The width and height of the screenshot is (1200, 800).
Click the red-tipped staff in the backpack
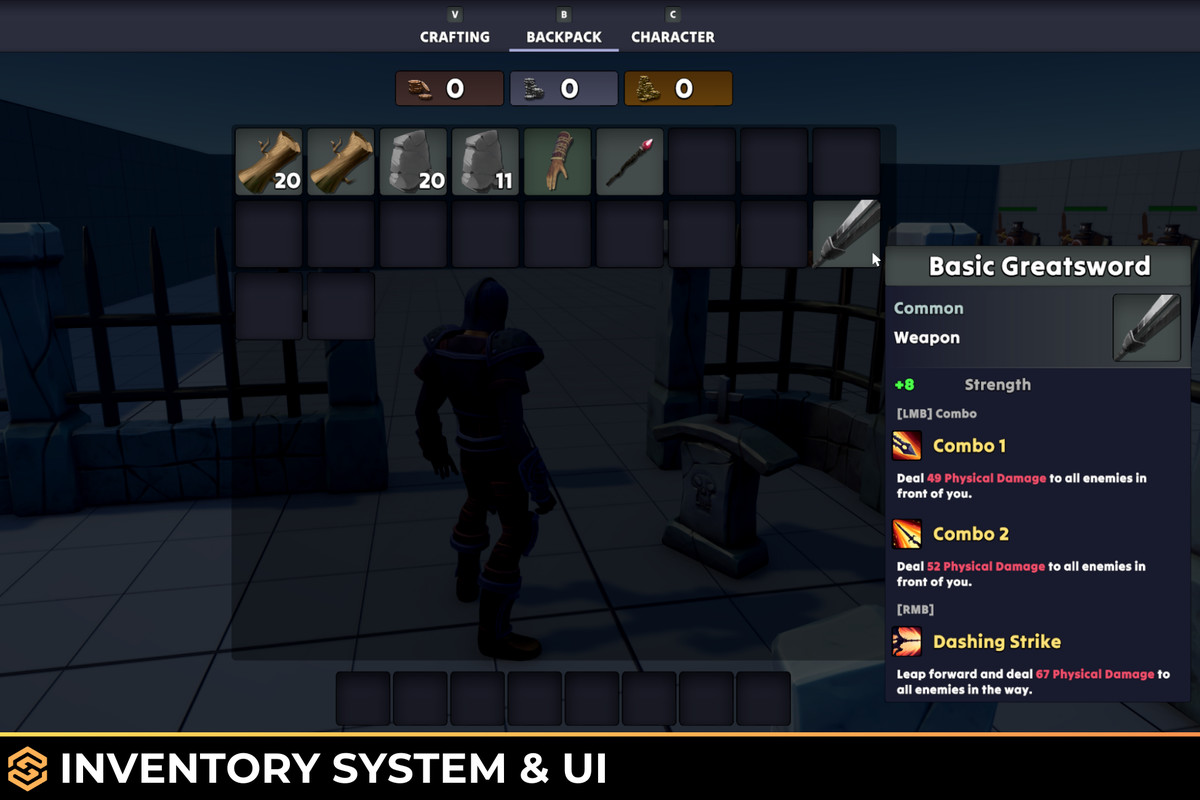point(629,161)
